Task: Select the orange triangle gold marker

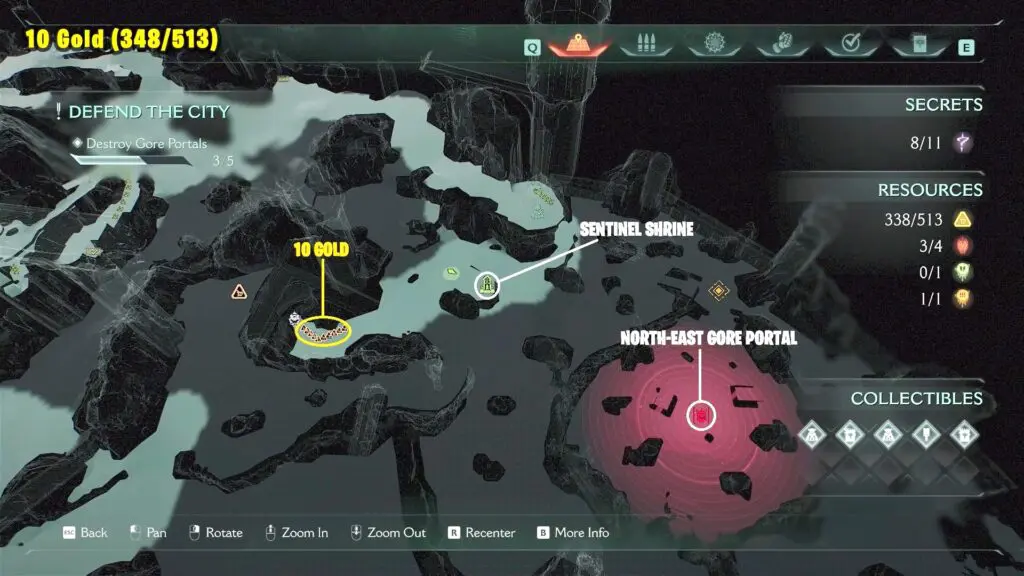Action: 239,292
